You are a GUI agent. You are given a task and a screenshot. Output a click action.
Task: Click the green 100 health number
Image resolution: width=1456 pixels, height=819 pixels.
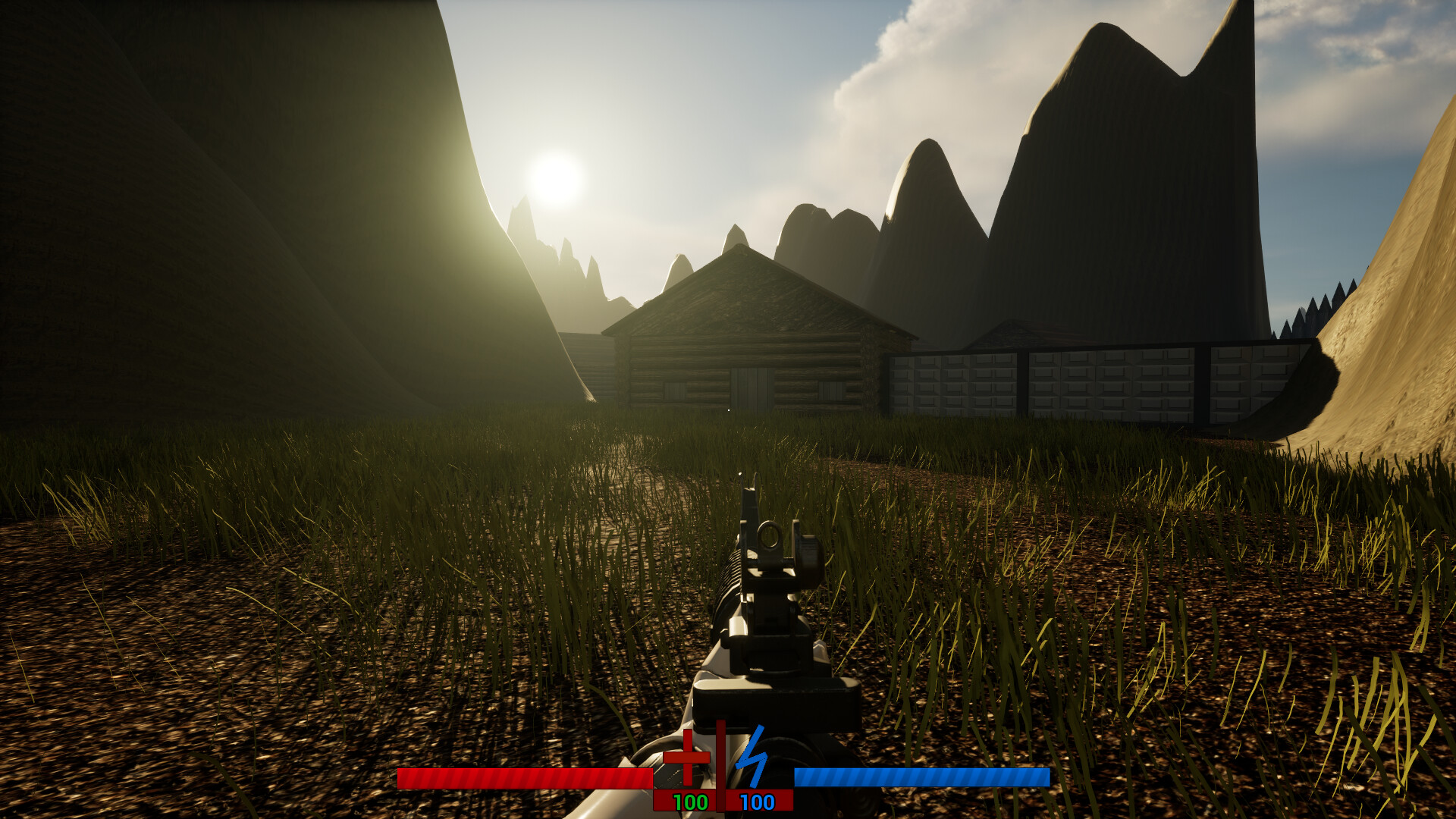click(690, 802)
